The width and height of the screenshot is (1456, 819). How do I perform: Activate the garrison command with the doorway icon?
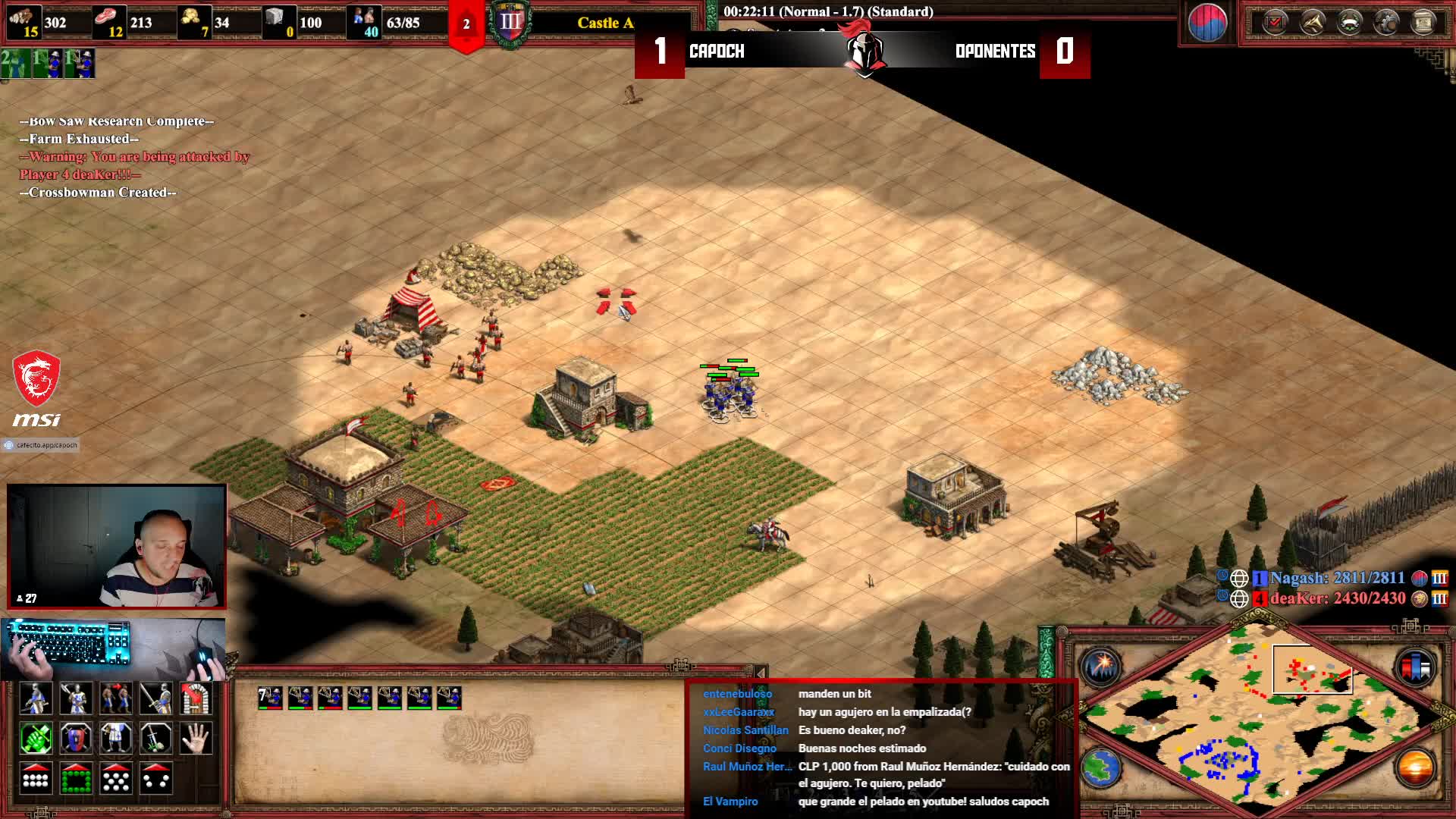pyautogui.click(x=196, y=698)
